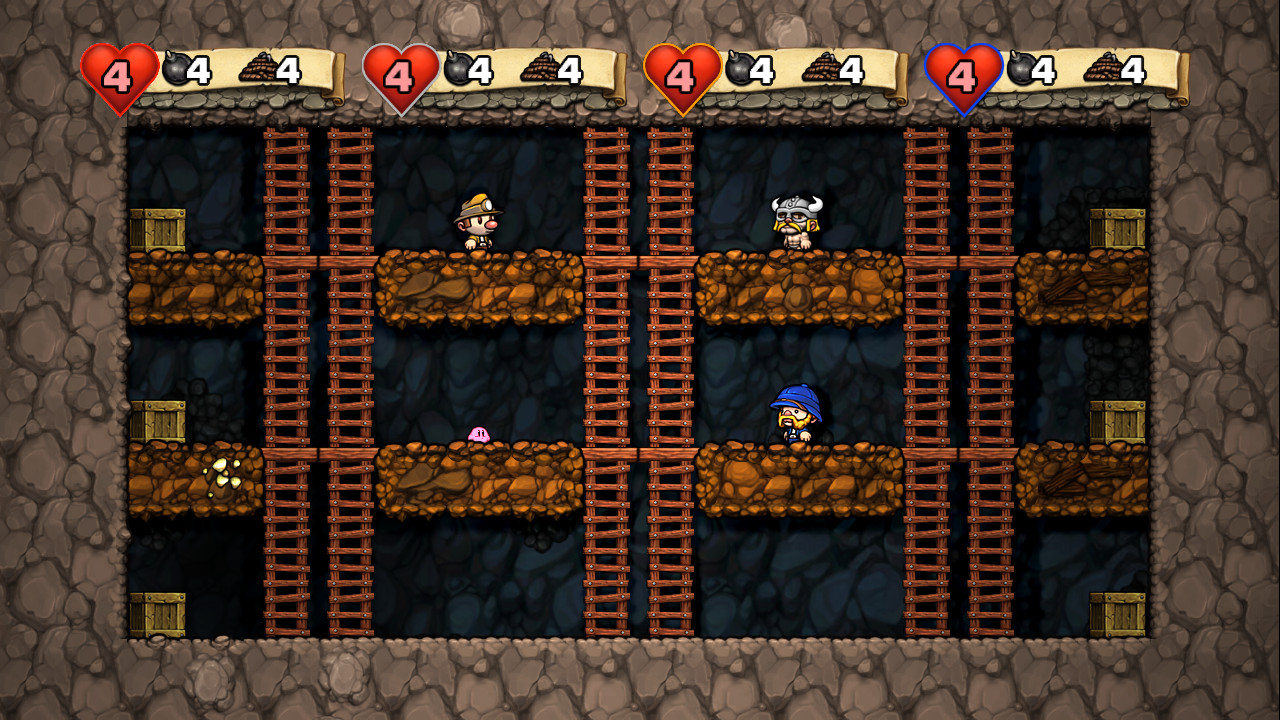Screen dimensions: 1280x720
Task: Click the small pink creature on the ledge
Action: (477, 435)
